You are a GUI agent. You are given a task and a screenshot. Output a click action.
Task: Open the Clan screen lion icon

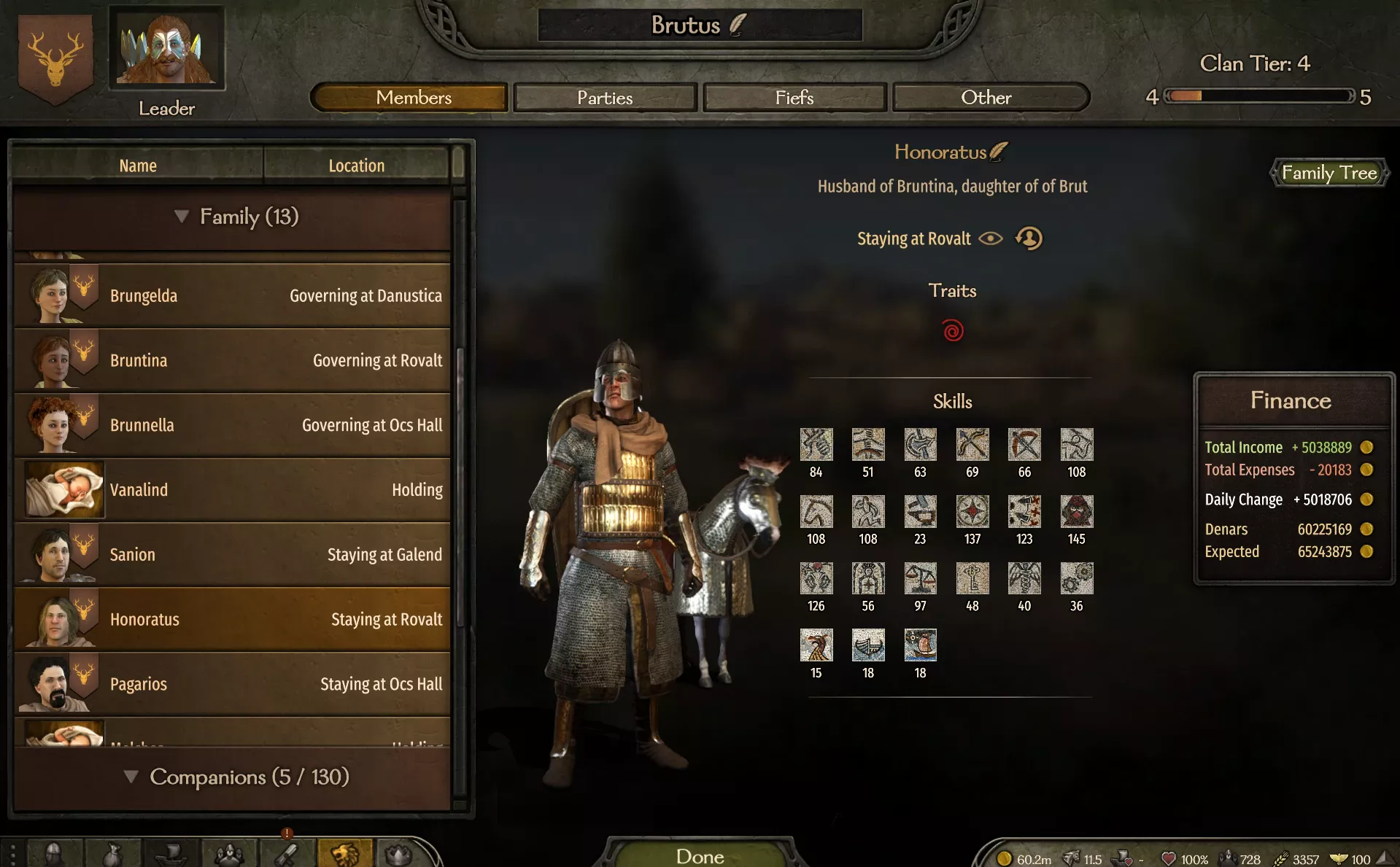pyautogui.click(x=344, y=853)
